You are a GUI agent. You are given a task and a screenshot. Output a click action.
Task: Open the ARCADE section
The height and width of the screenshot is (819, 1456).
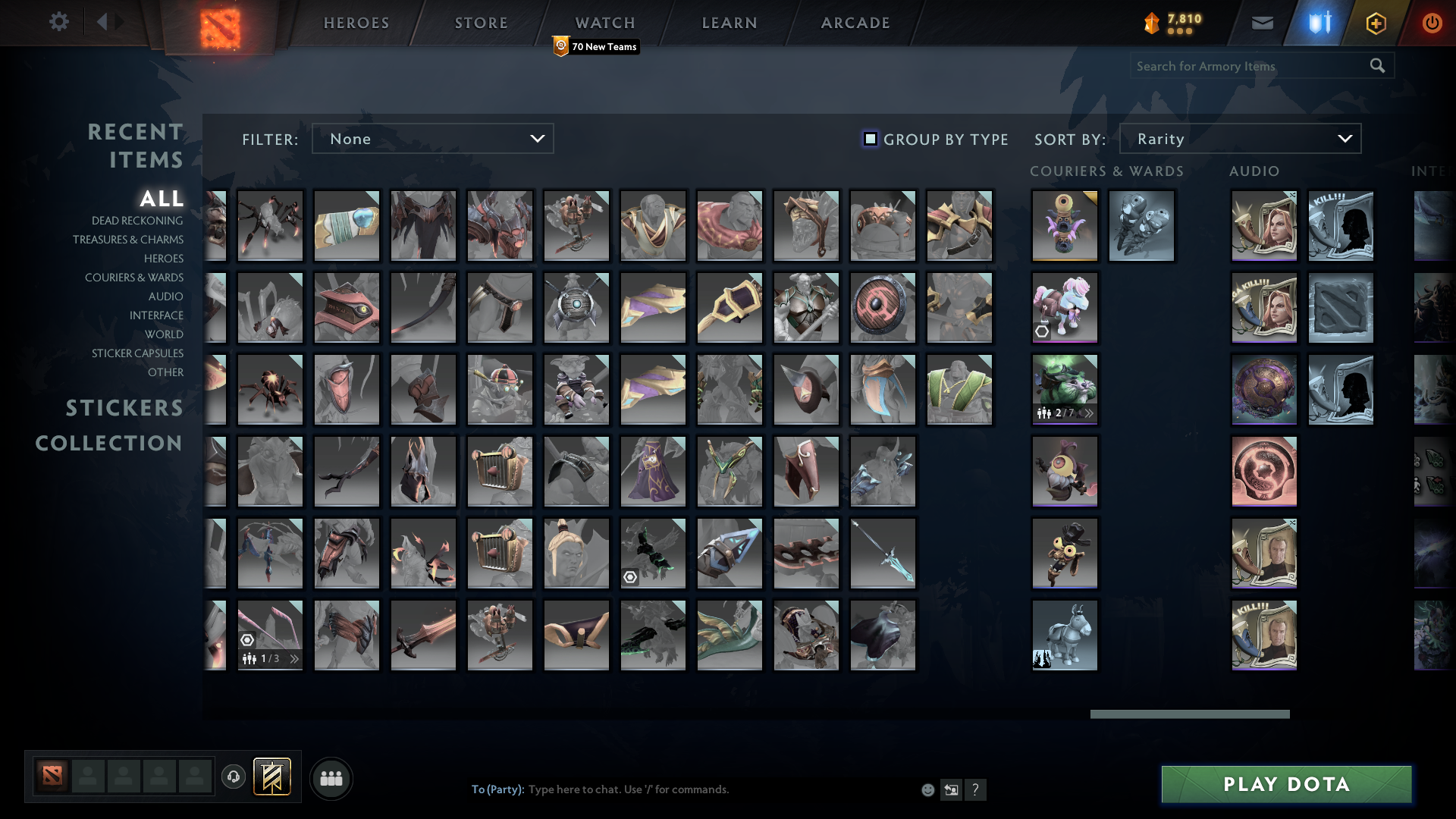coord(855,22)
